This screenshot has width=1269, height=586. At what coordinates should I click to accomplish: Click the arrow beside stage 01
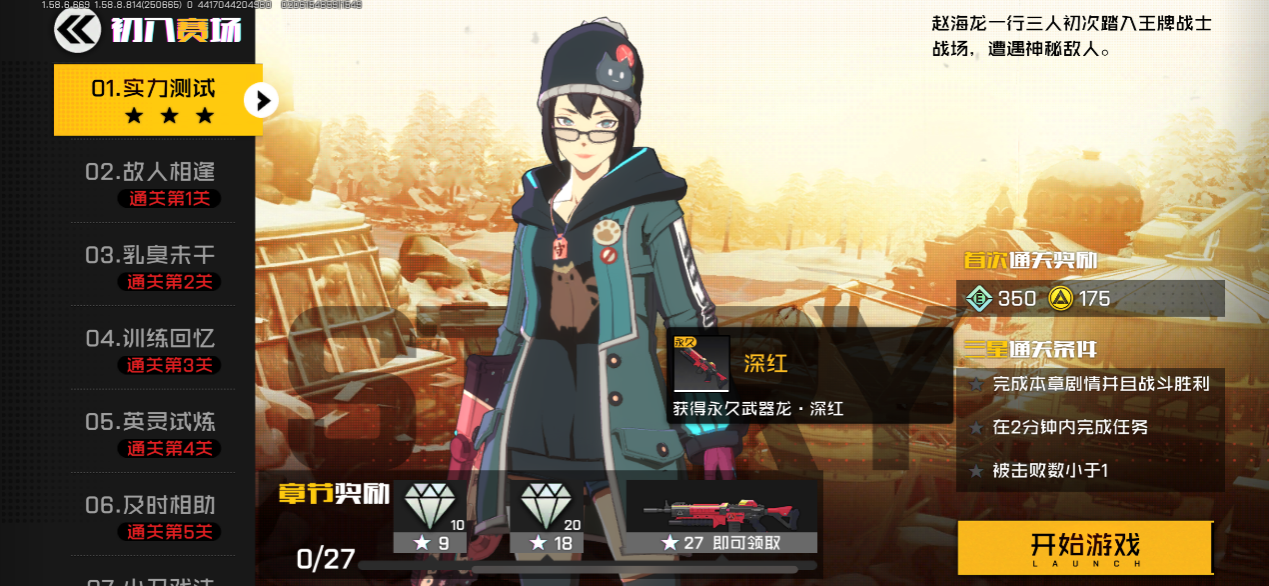click(x=261, y=100)
